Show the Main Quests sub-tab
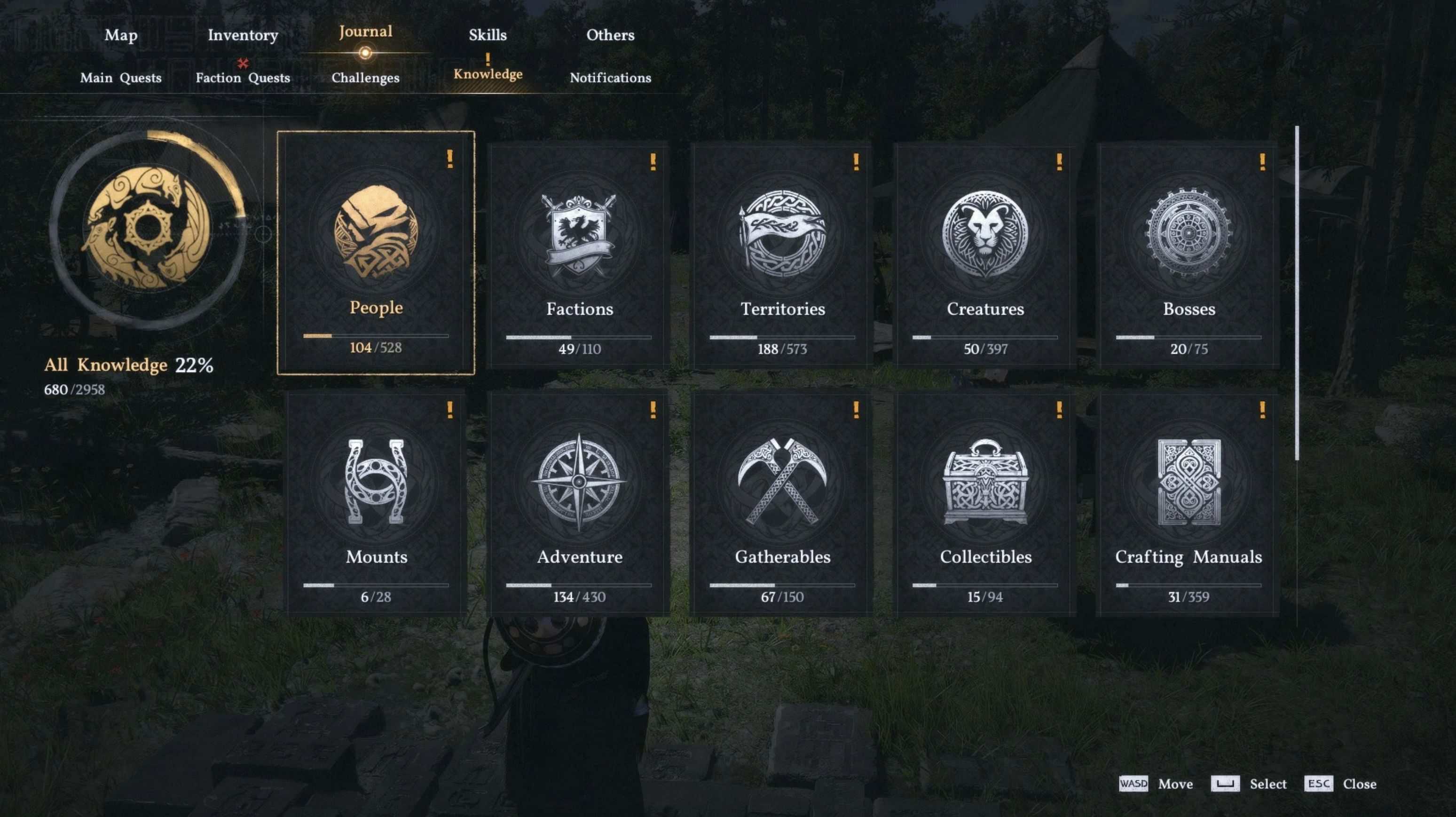1456x817 pixels. [x=120, y=78]
